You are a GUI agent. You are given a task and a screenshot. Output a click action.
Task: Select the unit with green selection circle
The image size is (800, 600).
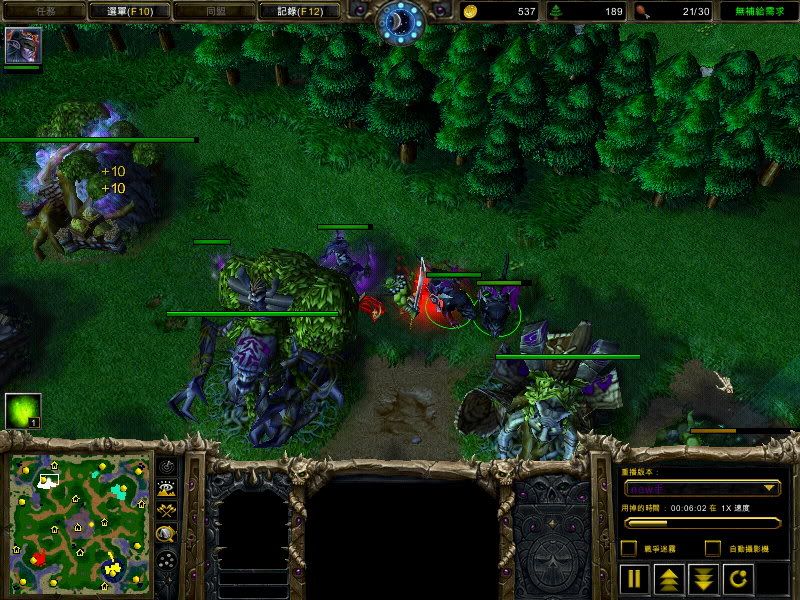(497, 312)
